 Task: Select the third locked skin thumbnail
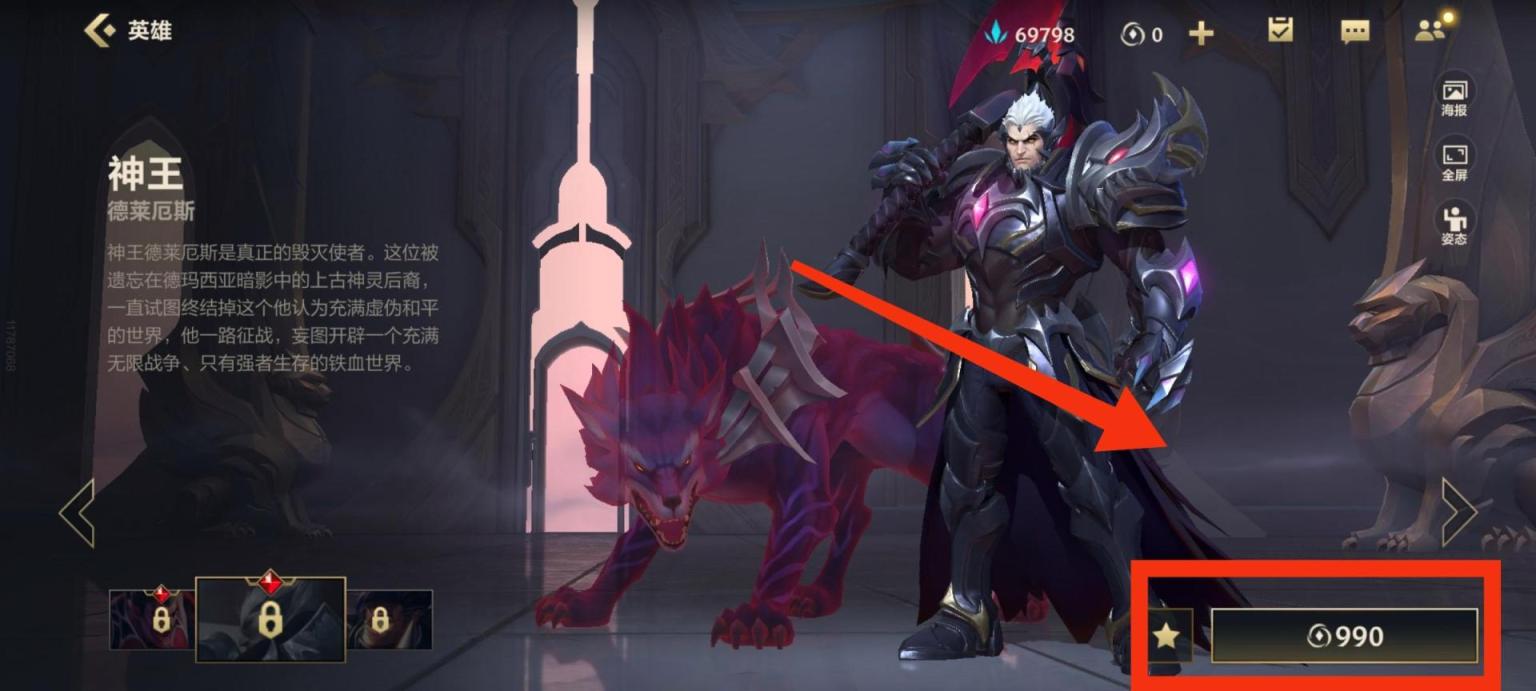(x=389, y=619)
